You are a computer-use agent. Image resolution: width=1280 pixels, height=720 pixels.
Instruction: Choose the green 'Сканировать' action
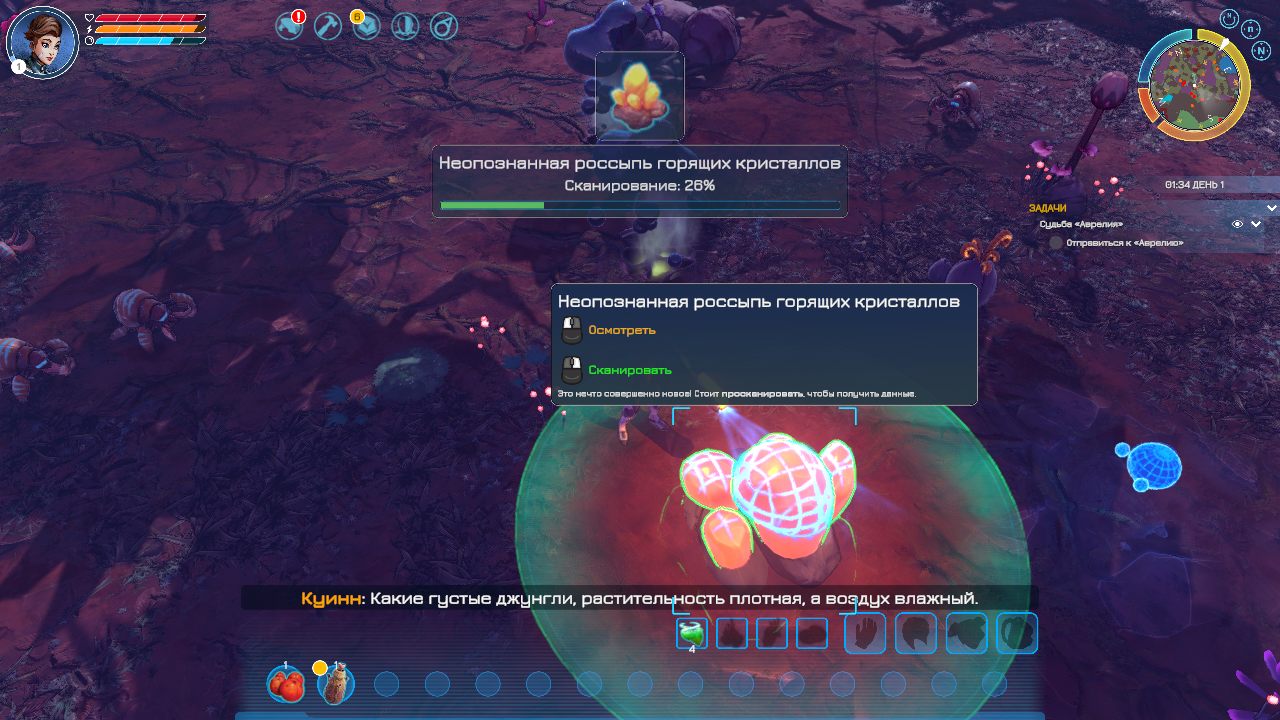coord(629,370)
